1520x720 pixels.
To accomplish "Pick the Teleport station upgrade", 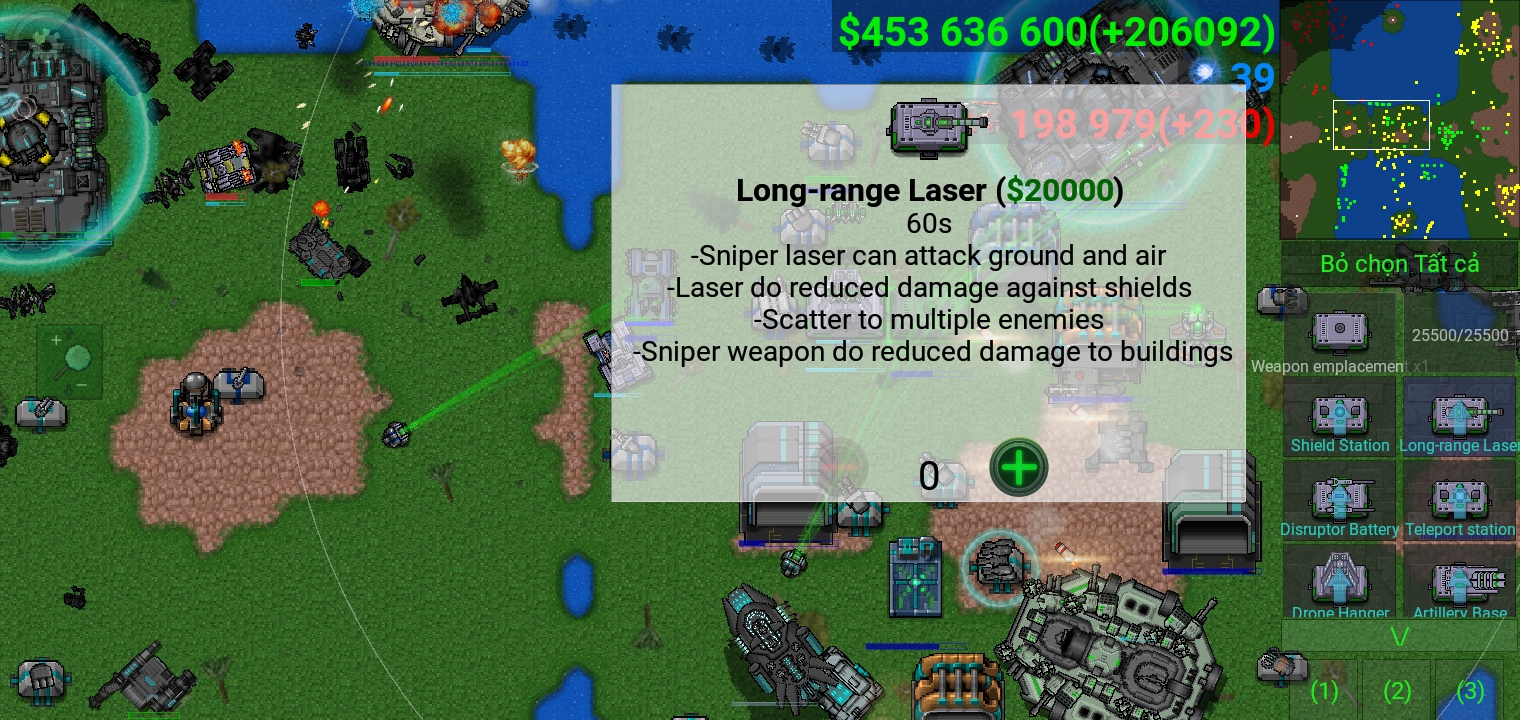I will tap(1461, 503).
